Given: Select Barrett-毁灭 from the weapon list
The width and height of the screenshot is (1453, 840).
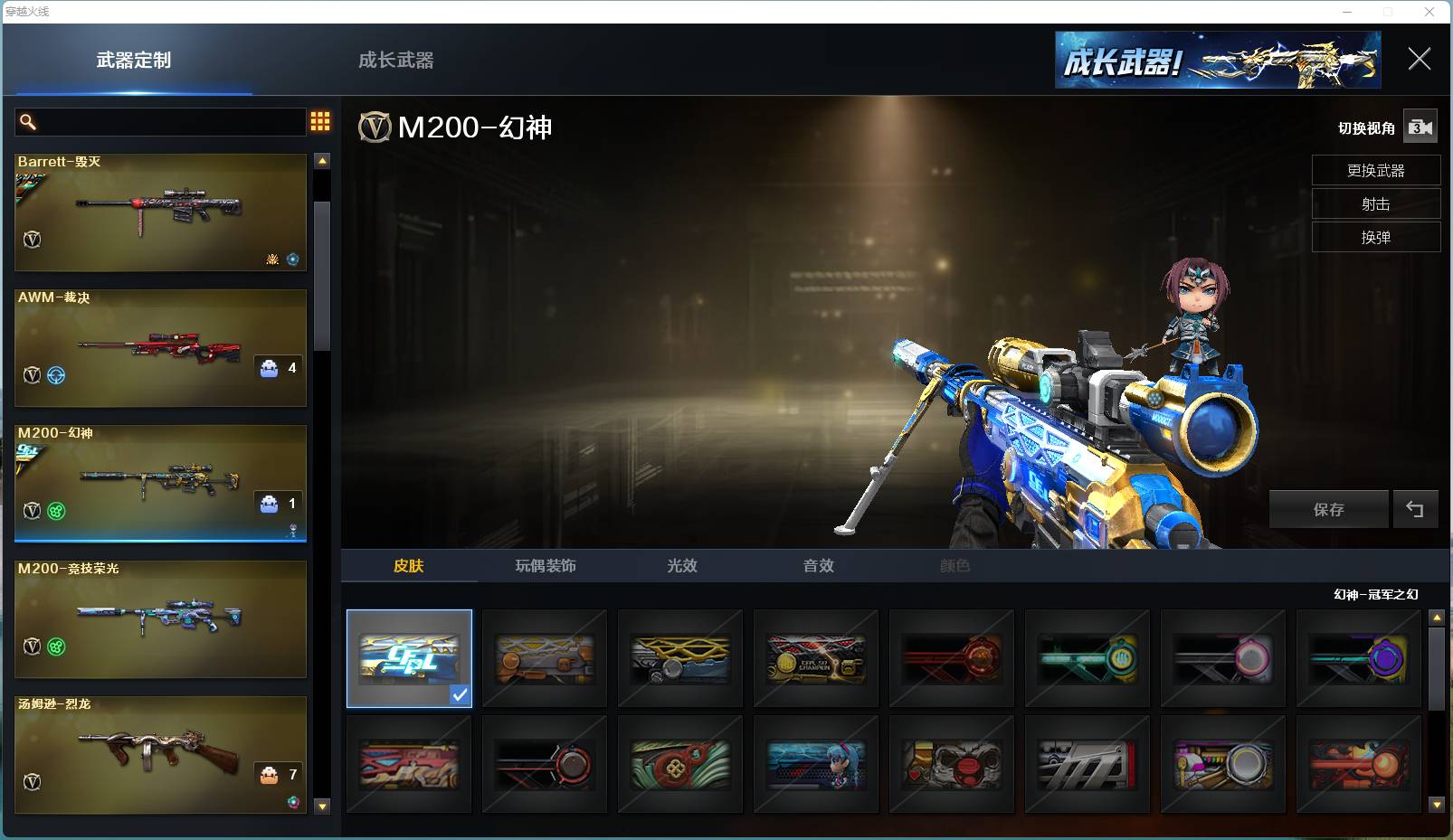Looking at the screenshot, I should [x=160, y=212].
